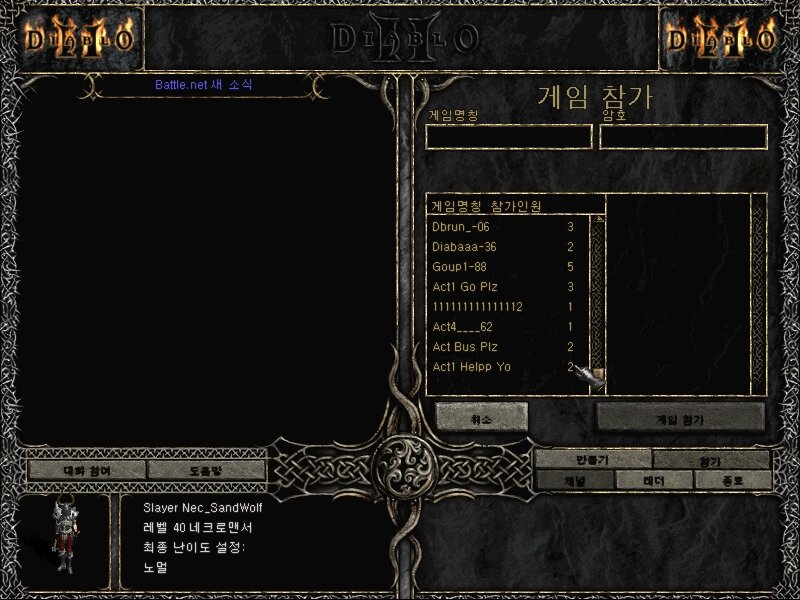800x600 pixels.
Task: Switch to the join (참가) tab
Action: [711, 460]
